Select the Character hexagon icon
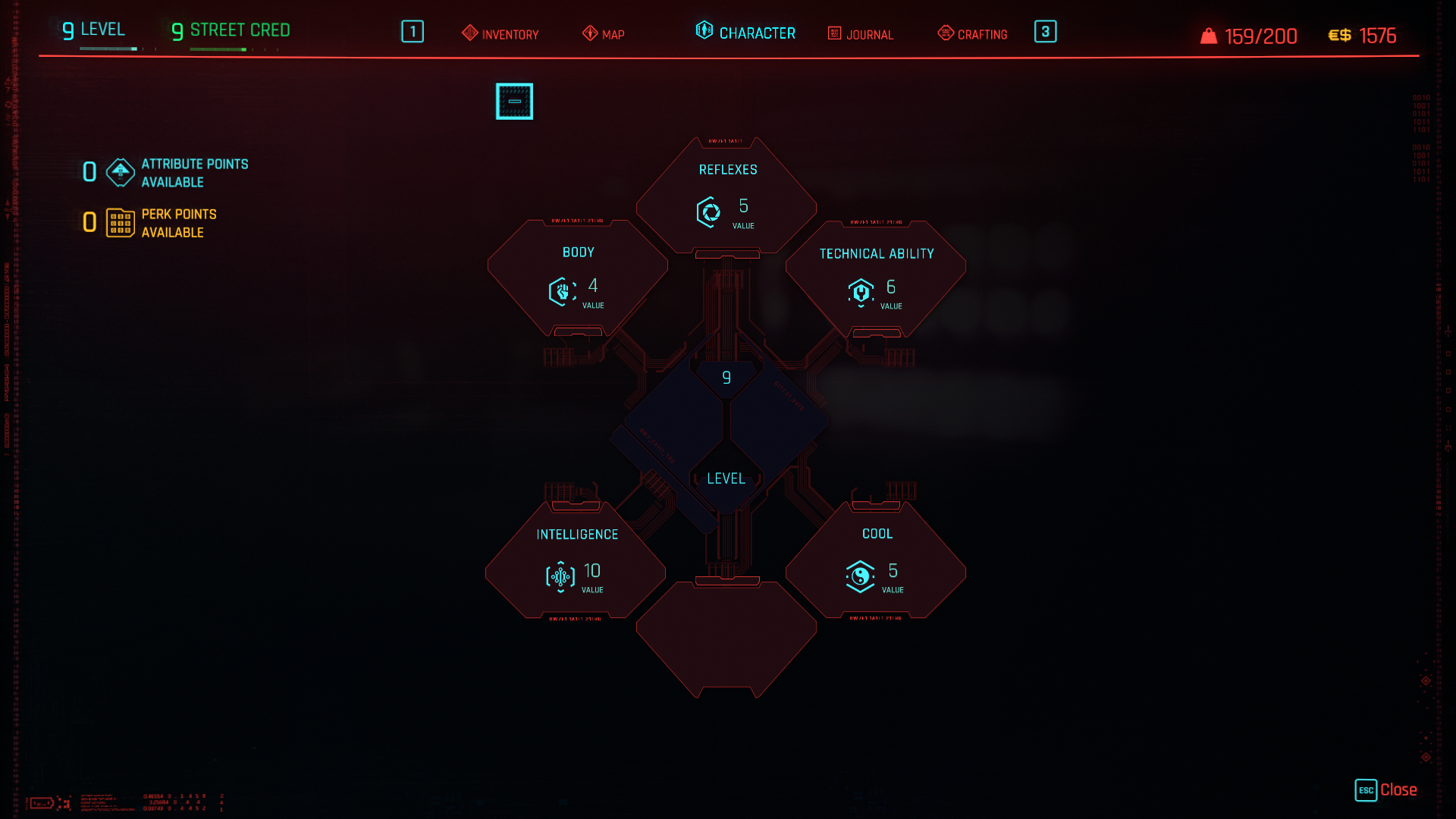The width and height of the screenshot is (1456, 819). click(703, 31)
